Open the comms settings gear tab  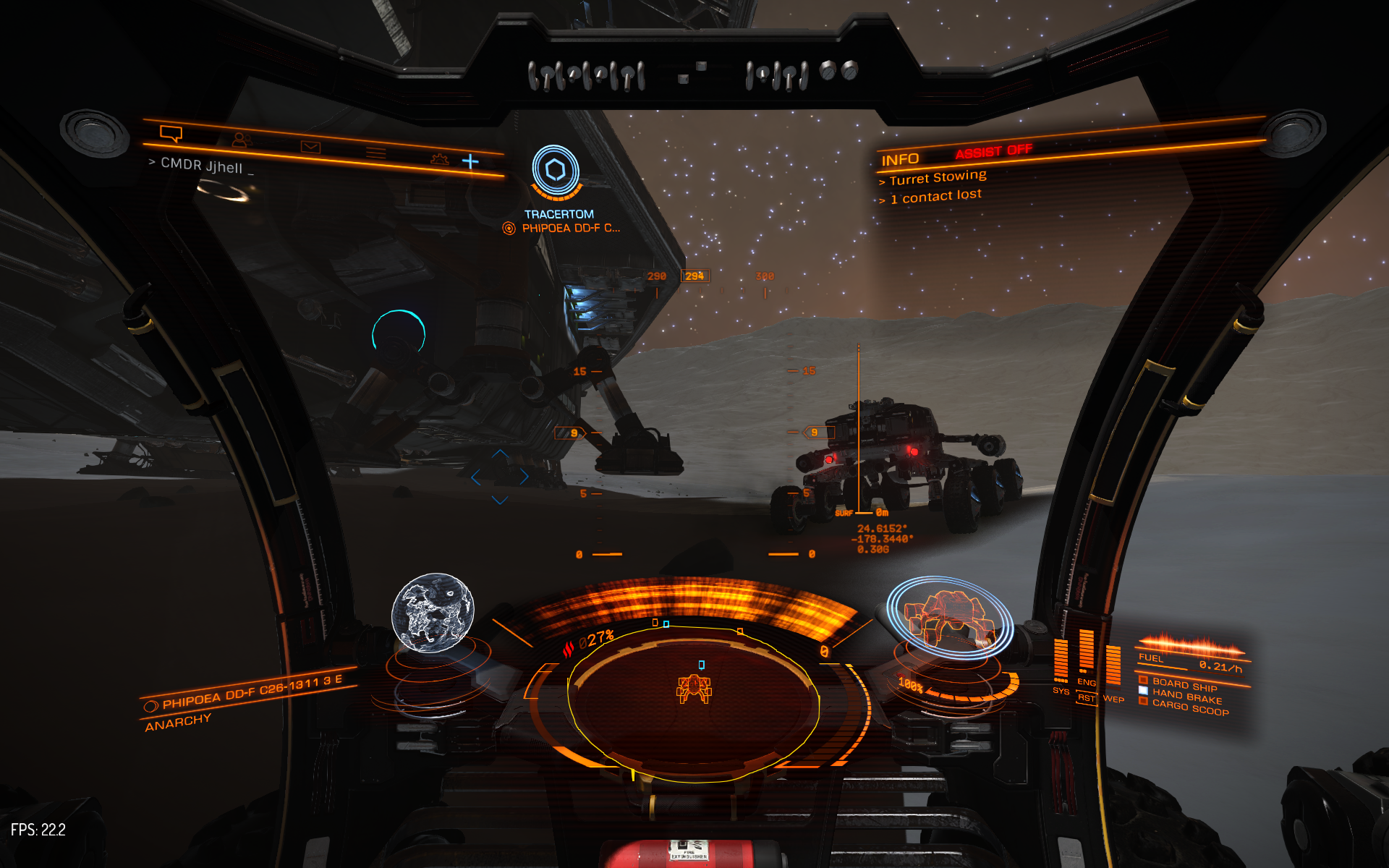439,158
